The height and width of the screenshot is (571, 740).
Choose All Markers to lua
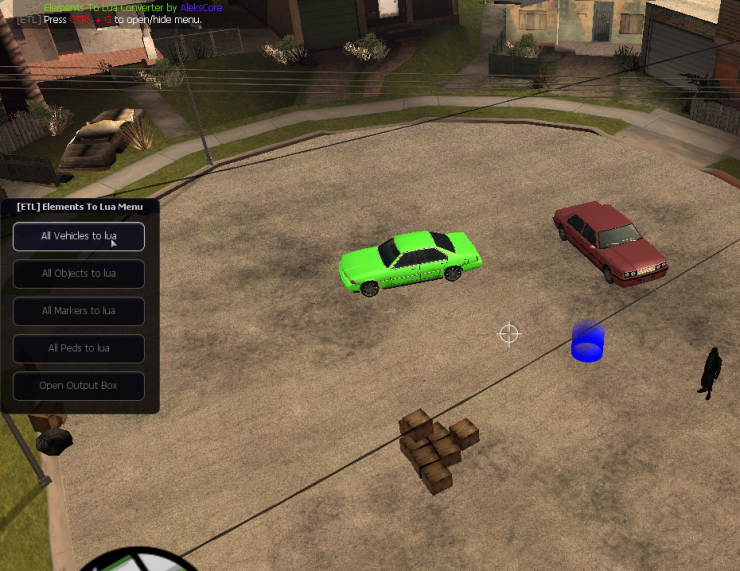[x=78, y=311]
